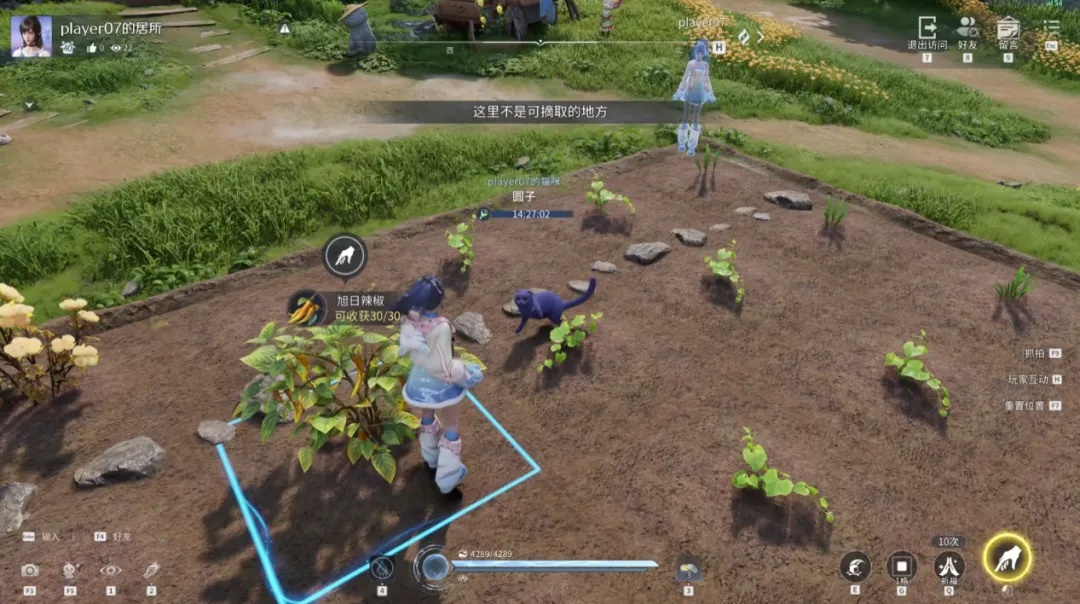This screenshot has width=1080, height=604.
Task: Like the homestead with the thumbs-up icon
Action: pos(92,48)
